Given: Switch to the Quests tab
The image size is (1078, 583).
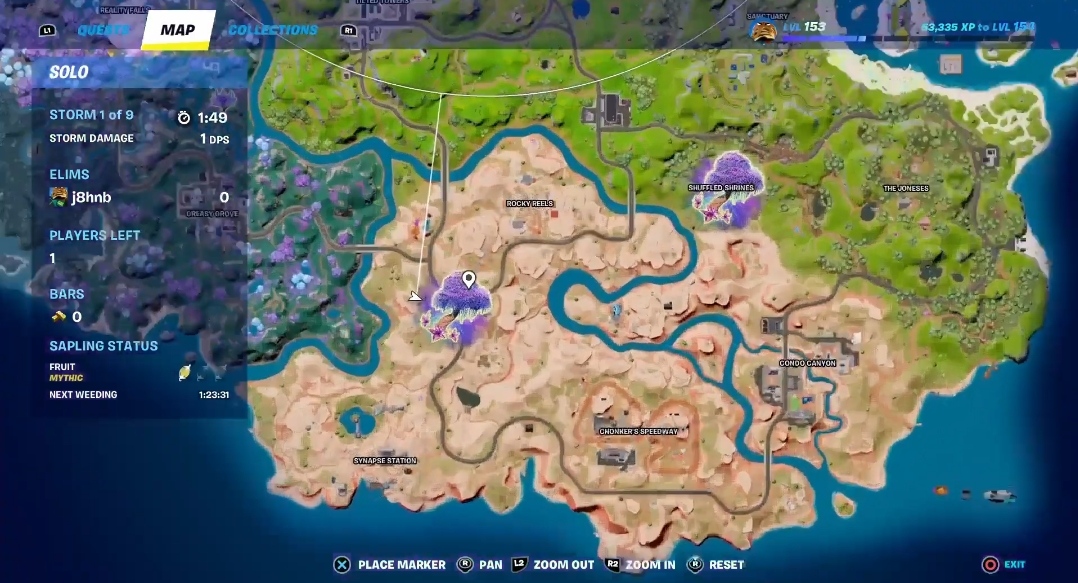Looking at the screenshot, I should coord(103,30).
